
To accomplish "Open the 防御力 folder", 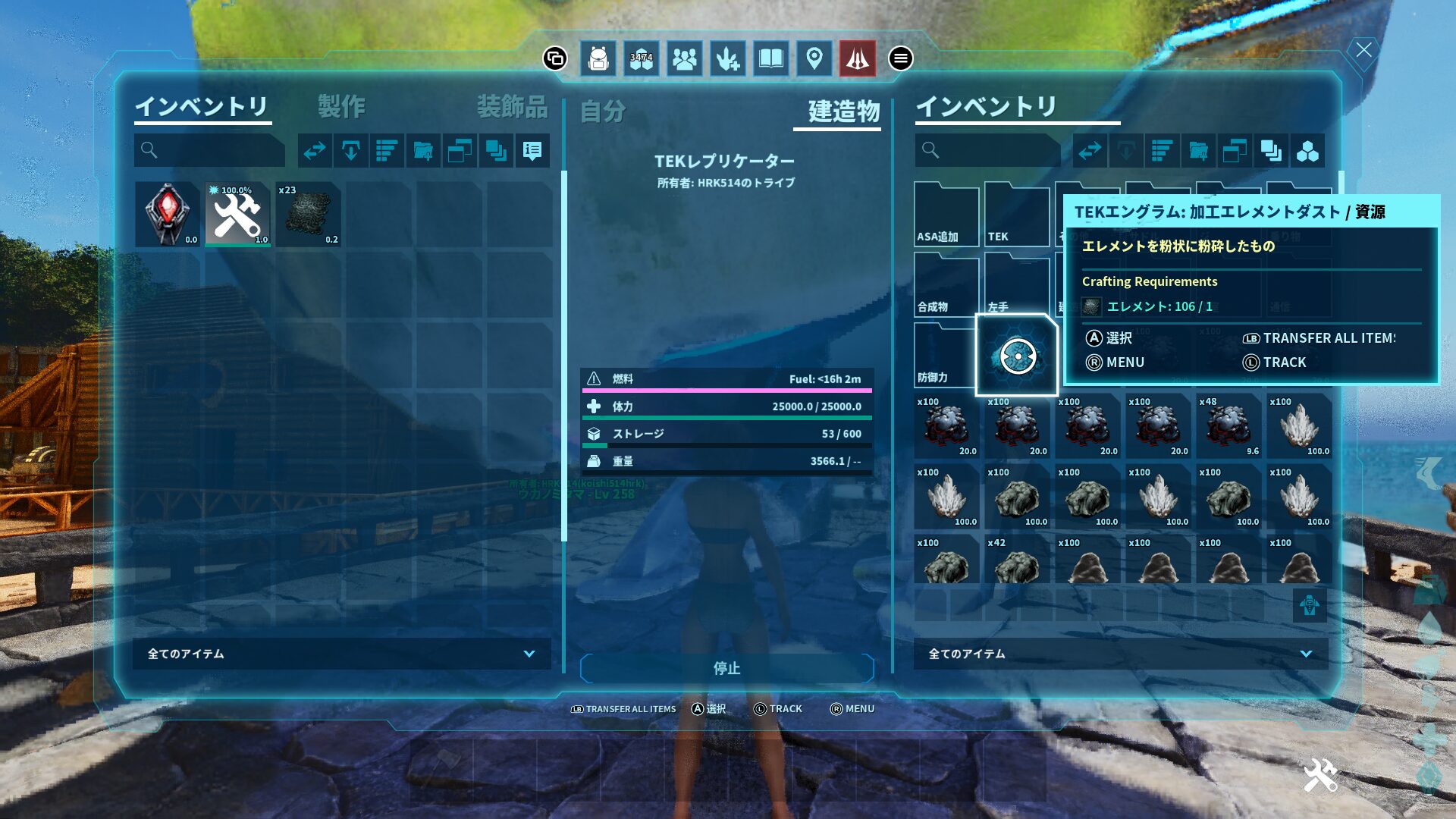I will click(x=944, y=356).
